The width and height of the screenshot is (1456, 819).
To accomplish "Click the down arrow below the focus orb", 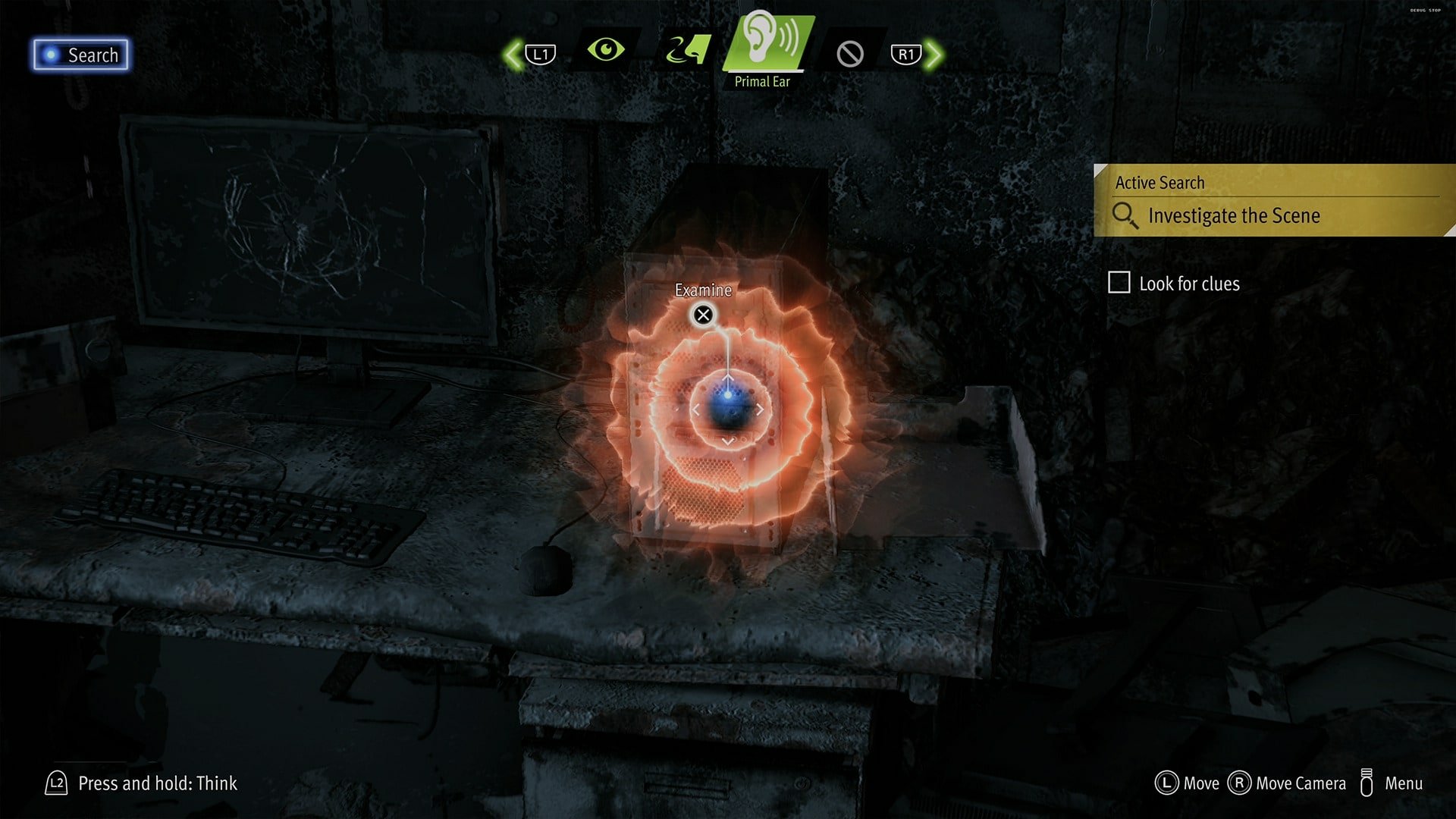I will pyautogui.click(x=730, y=442).
